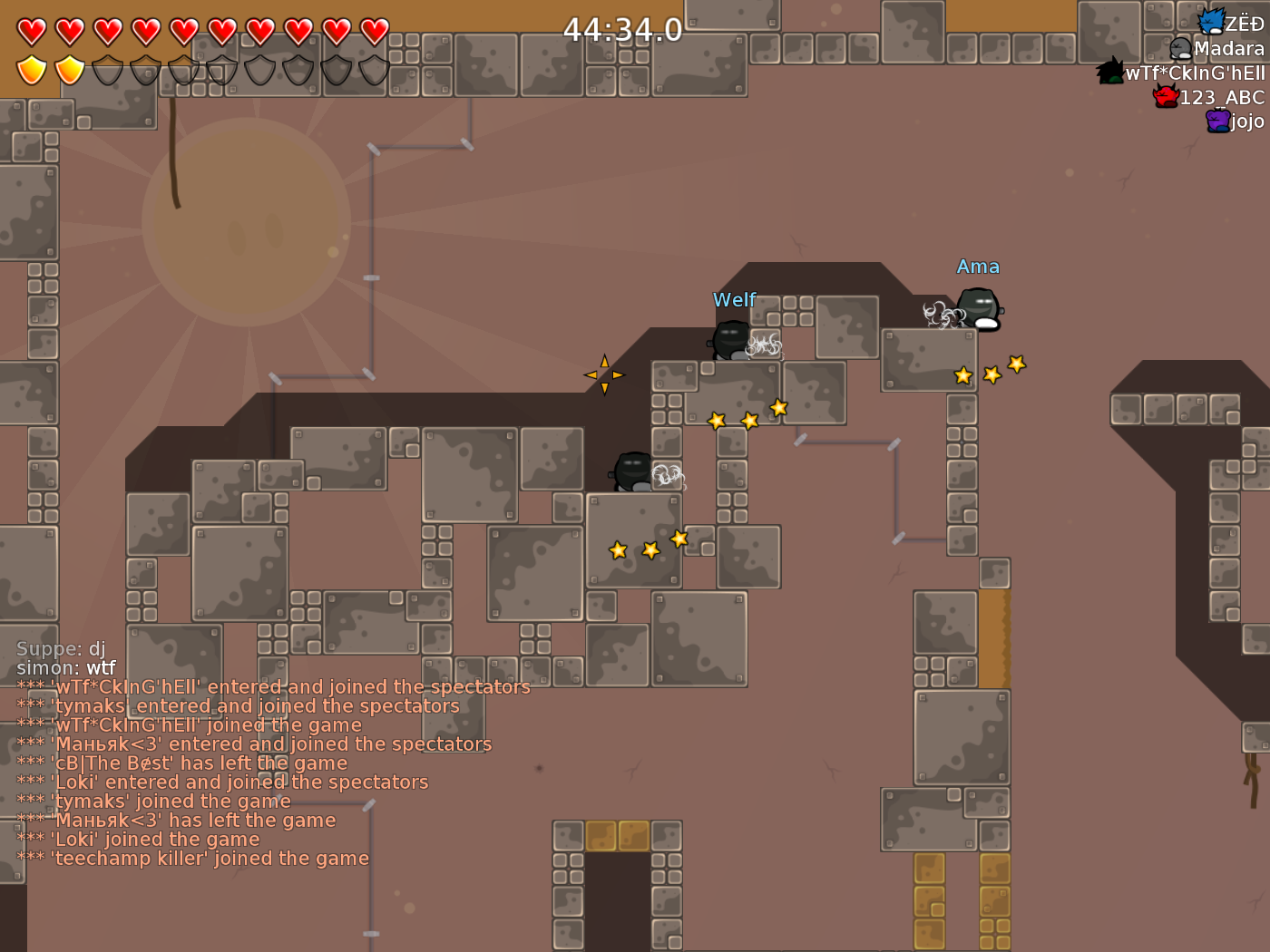This screenshot has height=952, width=1270.
Task: Click the stars under Ama's platform
Action: [x=989, y=372]
